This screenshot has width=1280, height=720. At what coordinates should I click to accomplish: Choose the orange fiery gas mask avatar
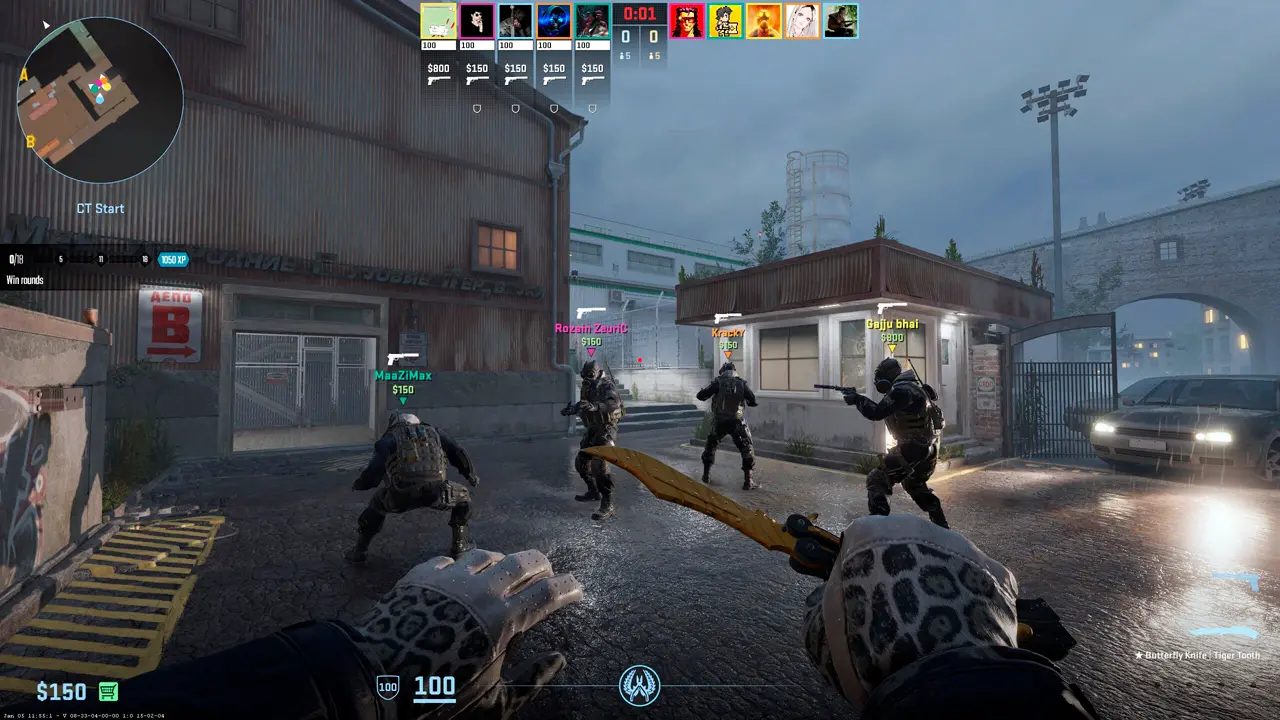pyautogui.click(x=764, y=21)
